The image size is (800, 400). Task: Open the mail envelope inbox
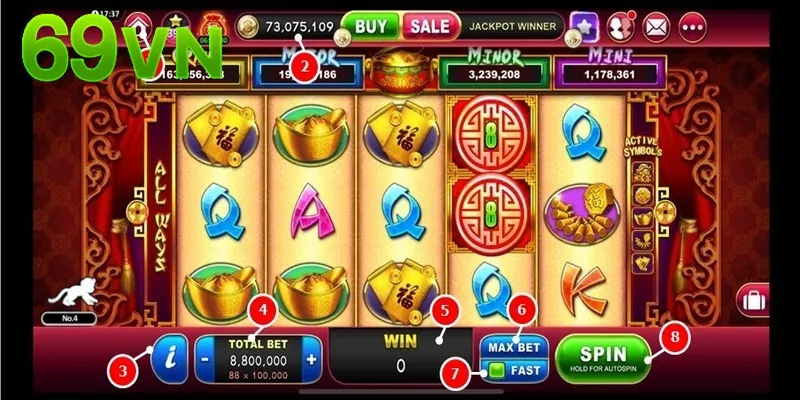point(655,24)
